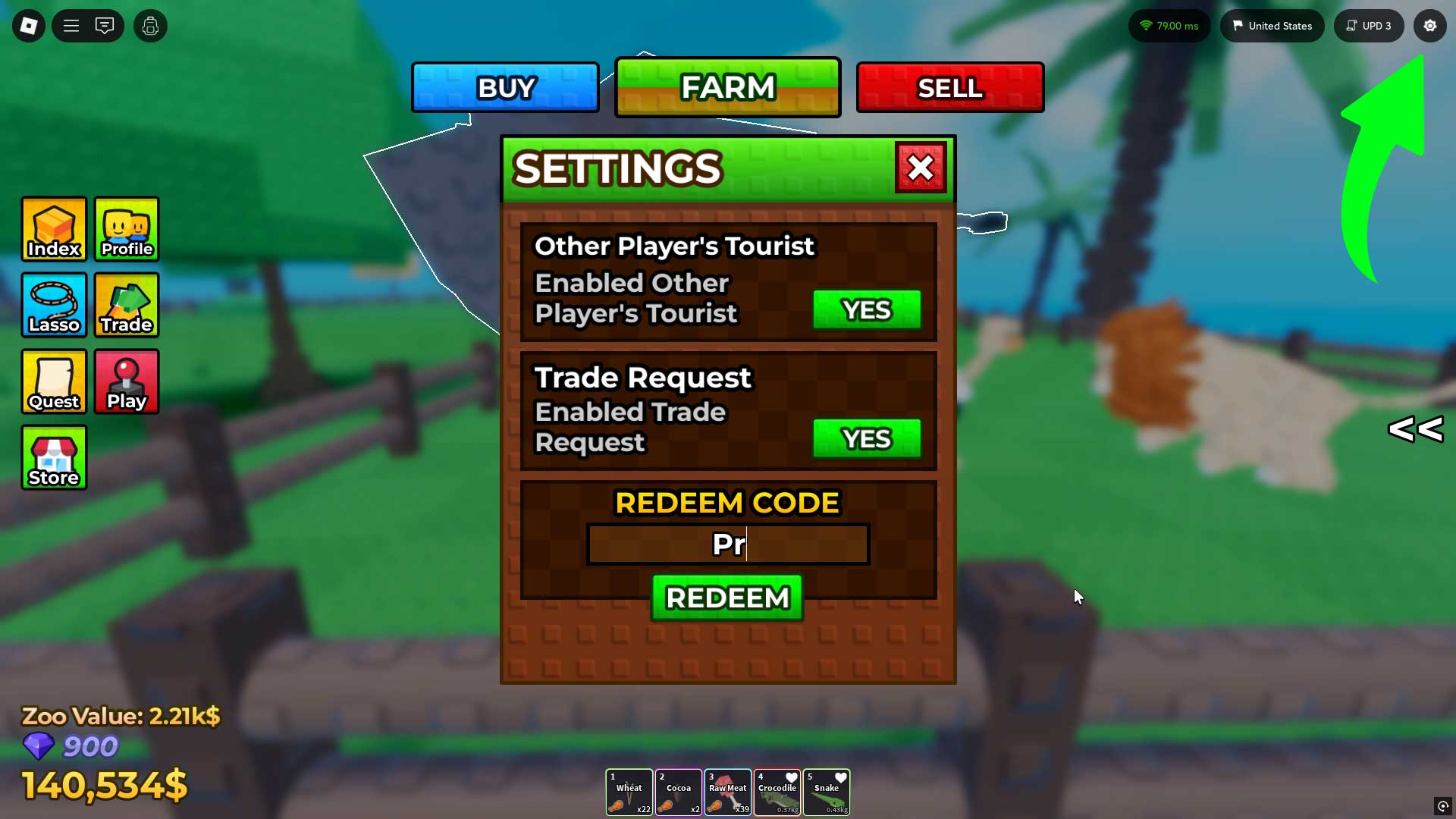Switch to the FARM tab
This screenshot has height=819, width=1456.
(727, 86)
